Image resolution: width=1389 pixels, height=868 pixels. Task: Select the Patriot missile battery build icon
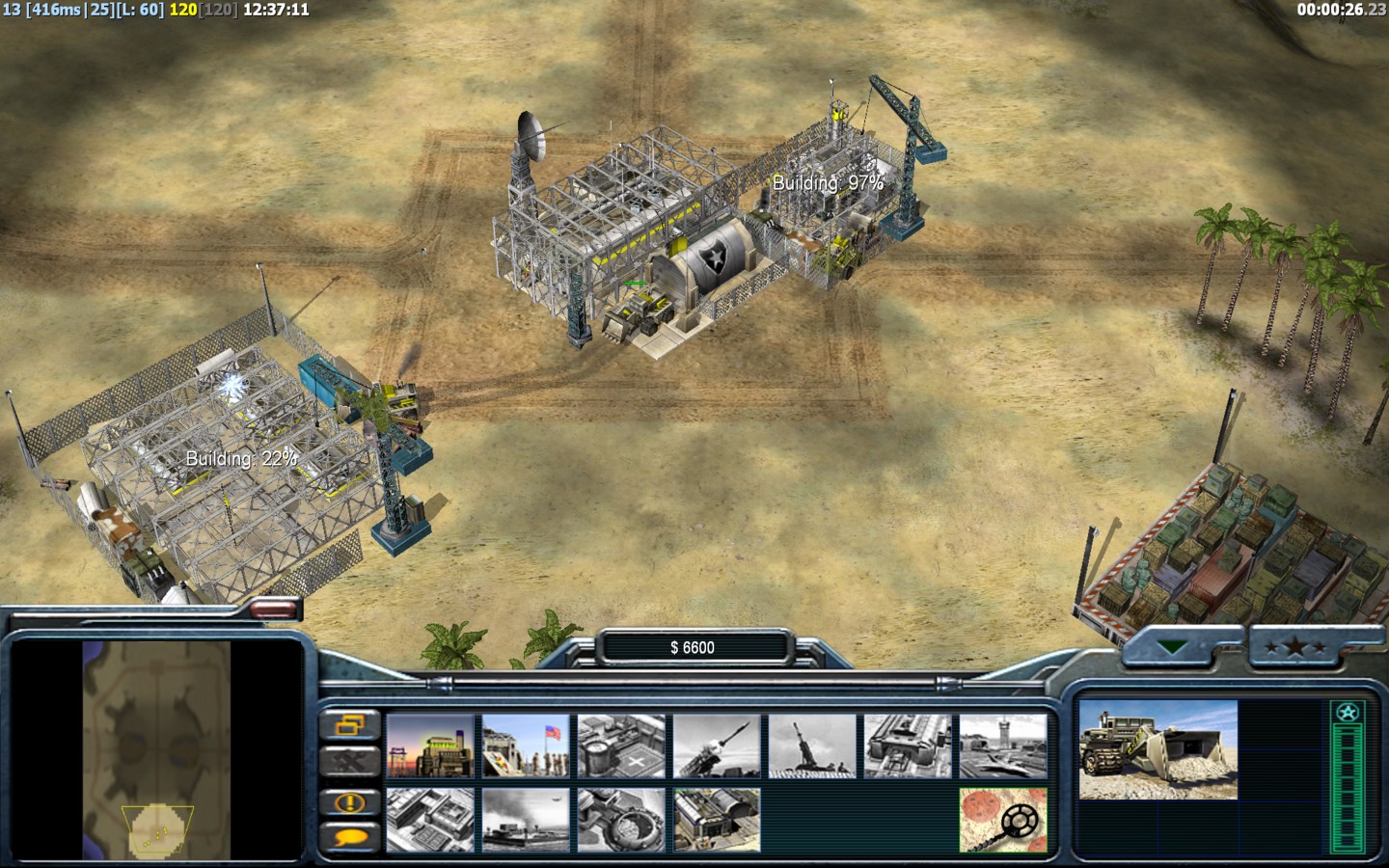coord(717,746)
